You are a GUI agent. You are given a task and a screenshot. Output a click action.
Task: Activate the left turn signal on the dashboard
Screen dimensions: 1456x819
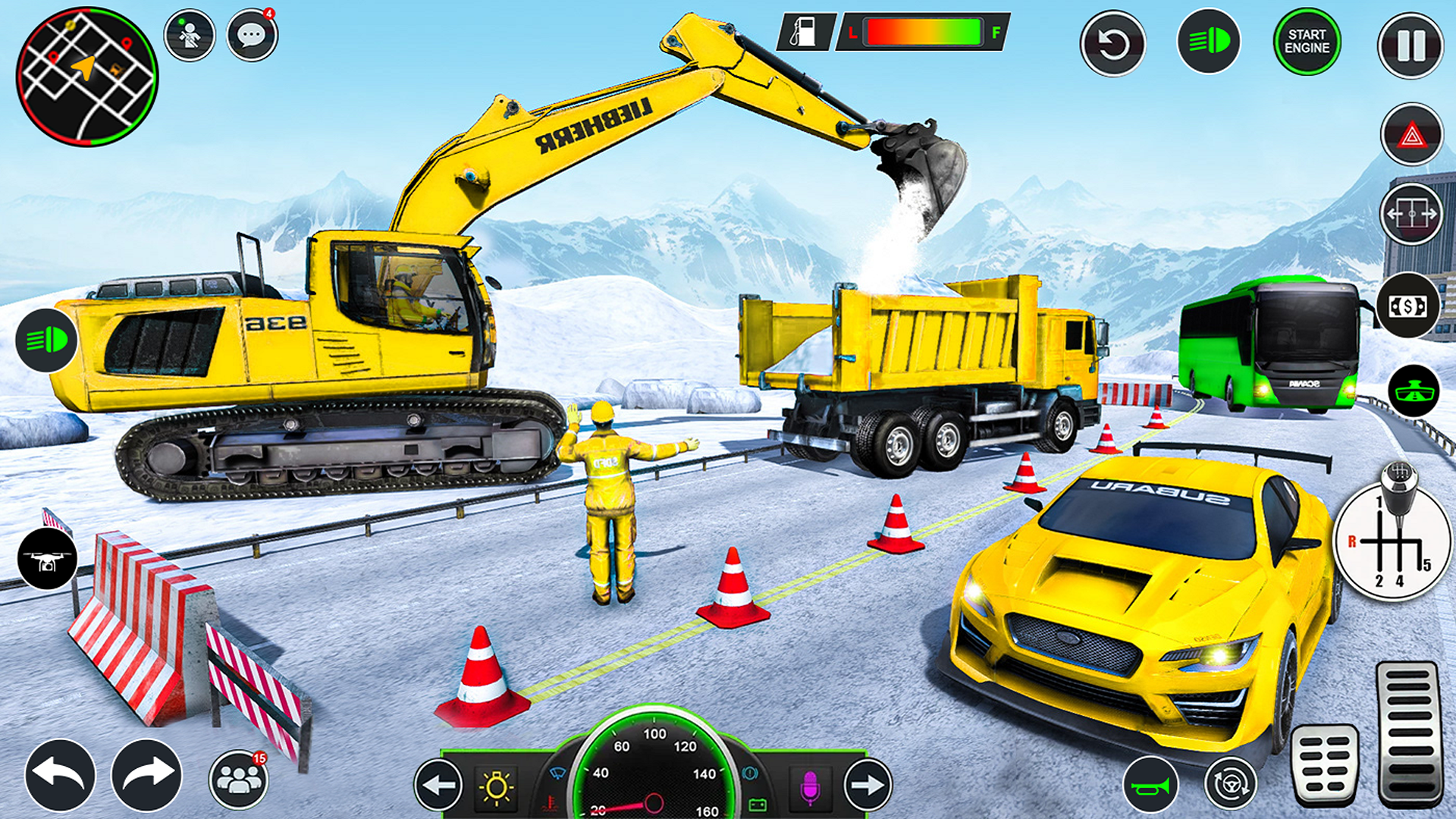click(438, 785)
